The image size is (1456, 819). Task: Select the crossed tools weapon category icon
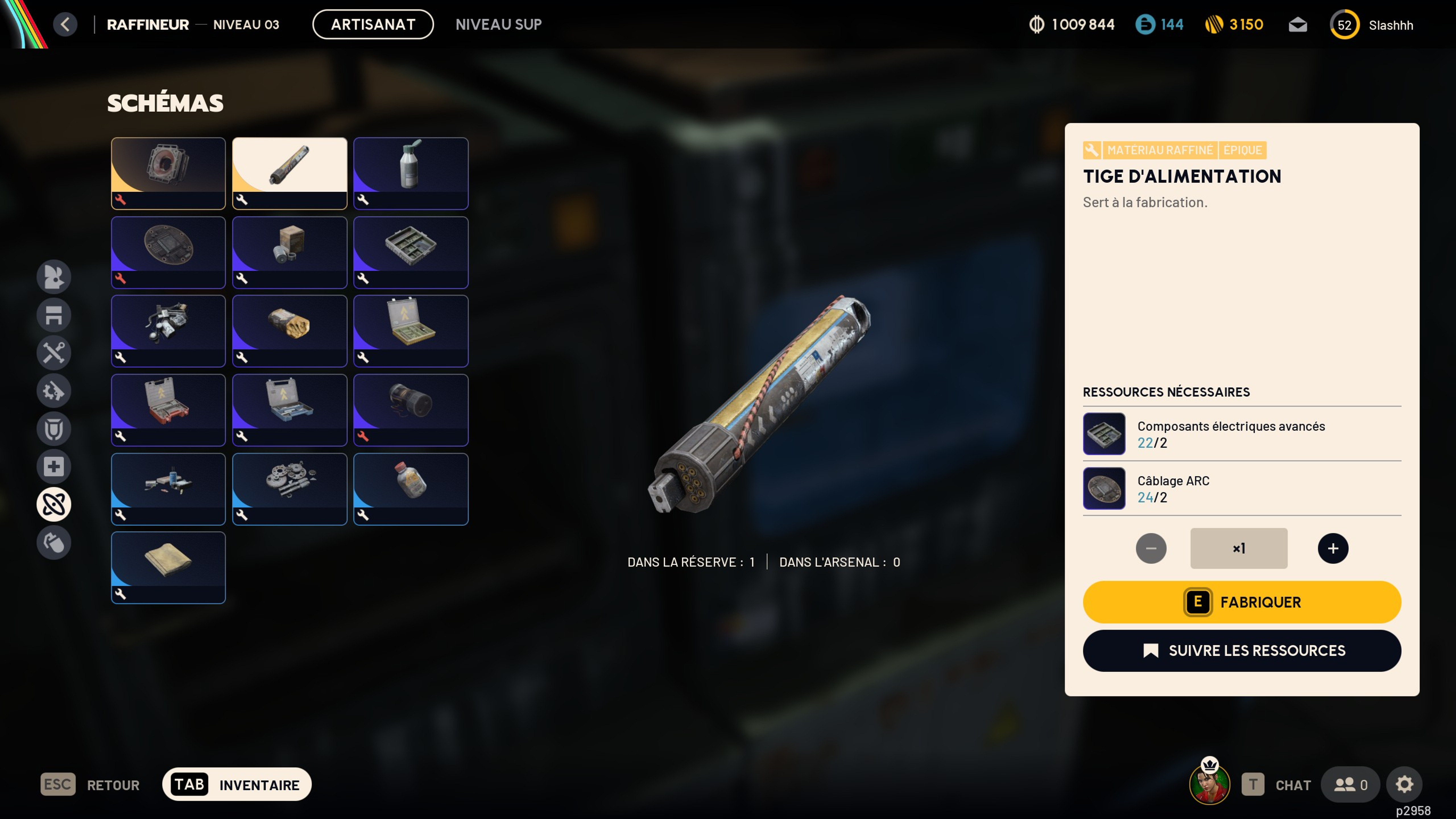[54, 353]
